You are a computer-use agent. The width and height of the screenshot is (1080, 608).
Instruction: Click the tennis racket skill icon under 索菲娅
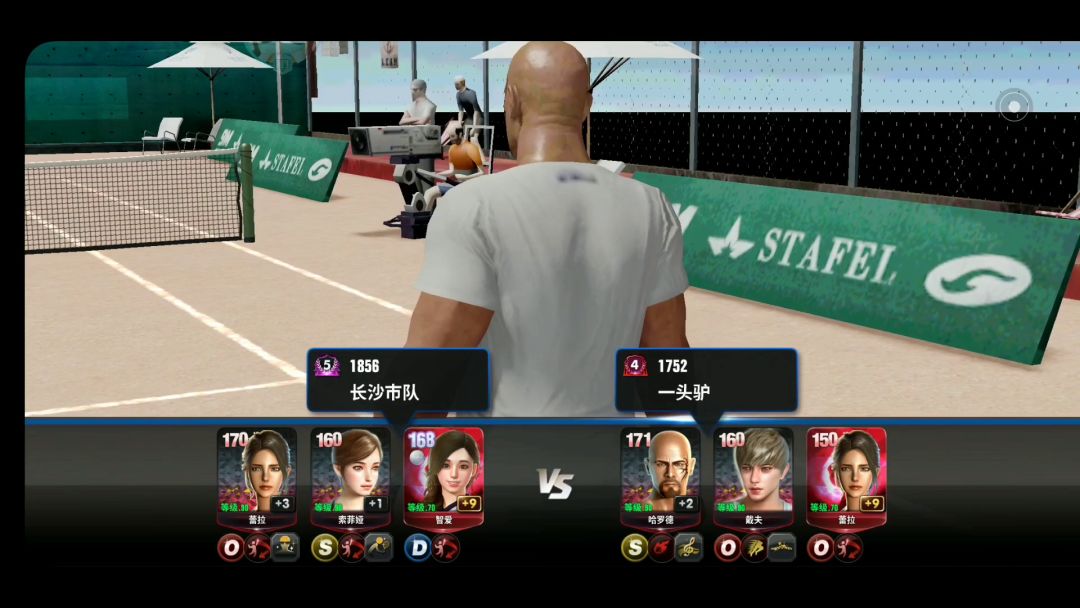coord(378,548)
